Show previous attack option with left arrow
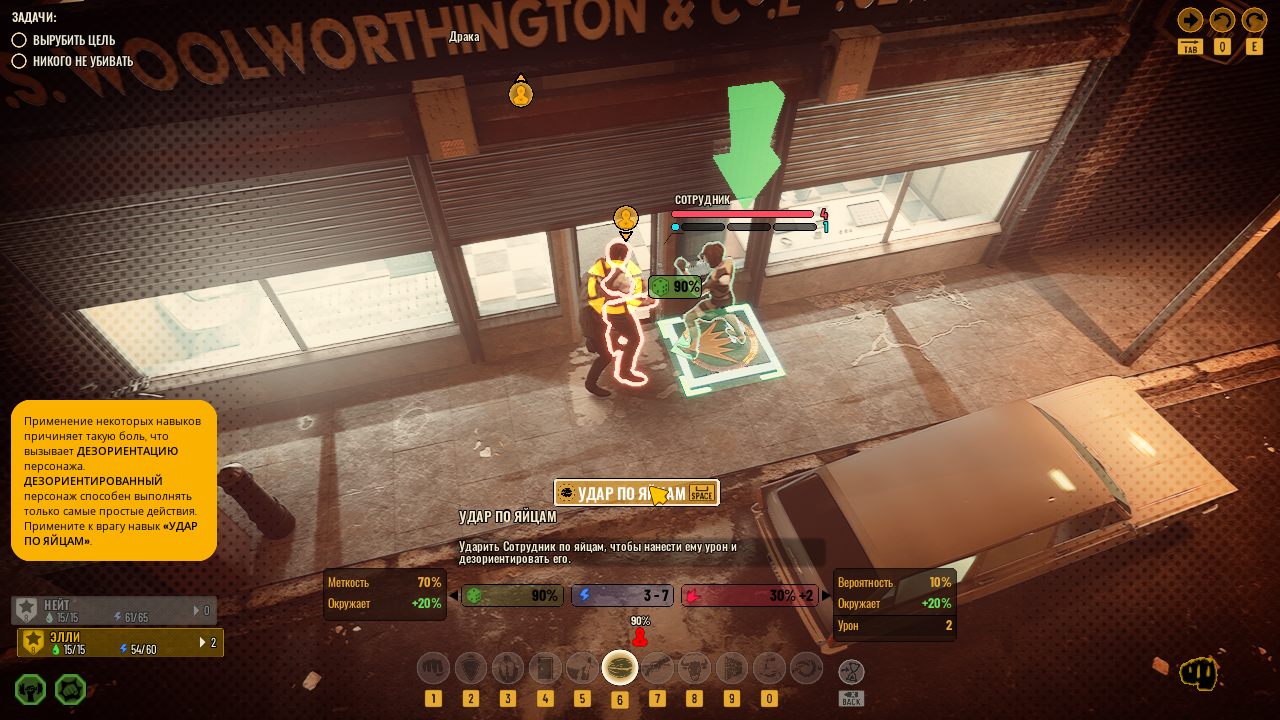Screen dimensions: 1280x720 (454, 596)
